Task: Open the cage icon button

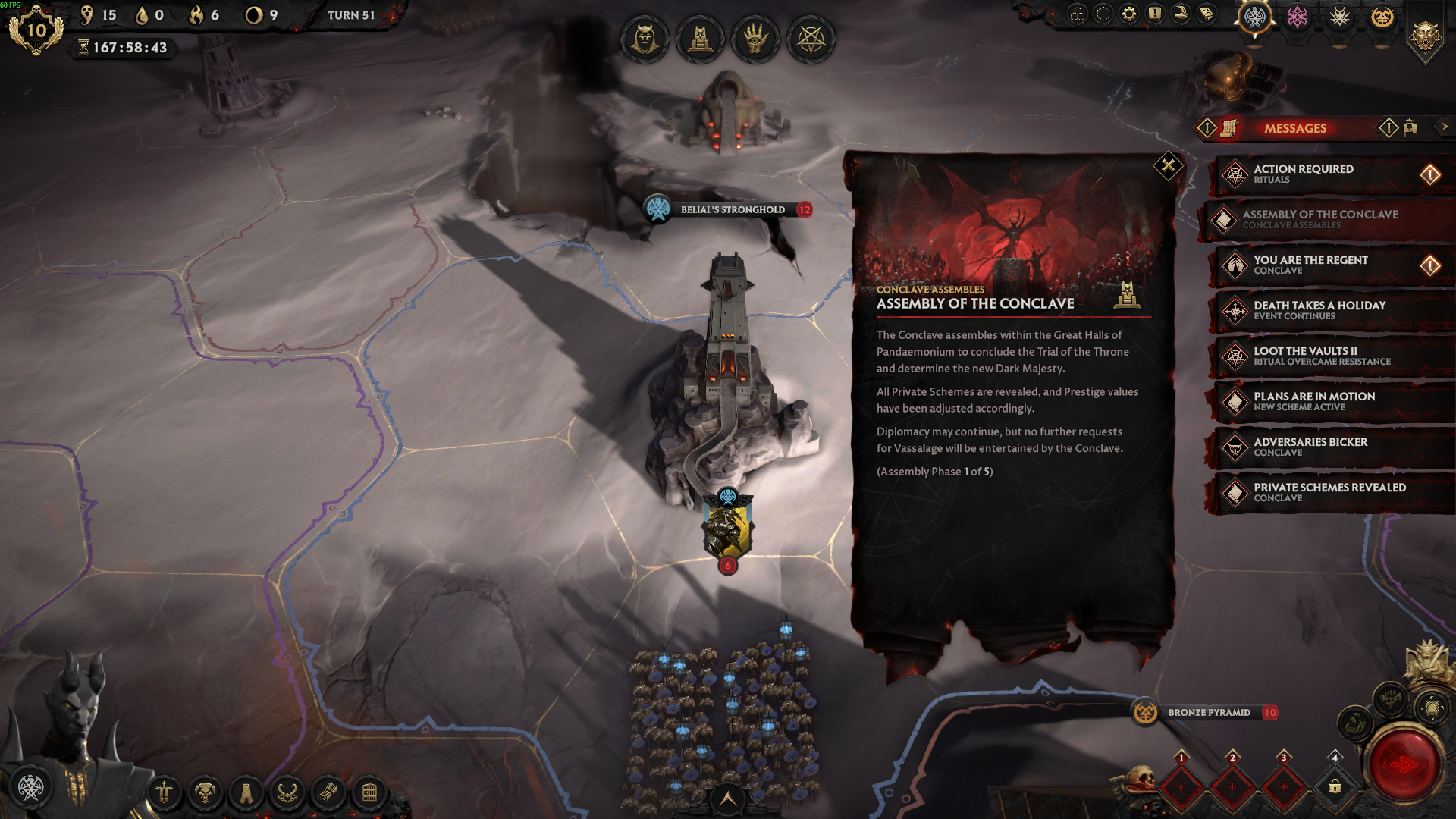Action: pos(369,793)
